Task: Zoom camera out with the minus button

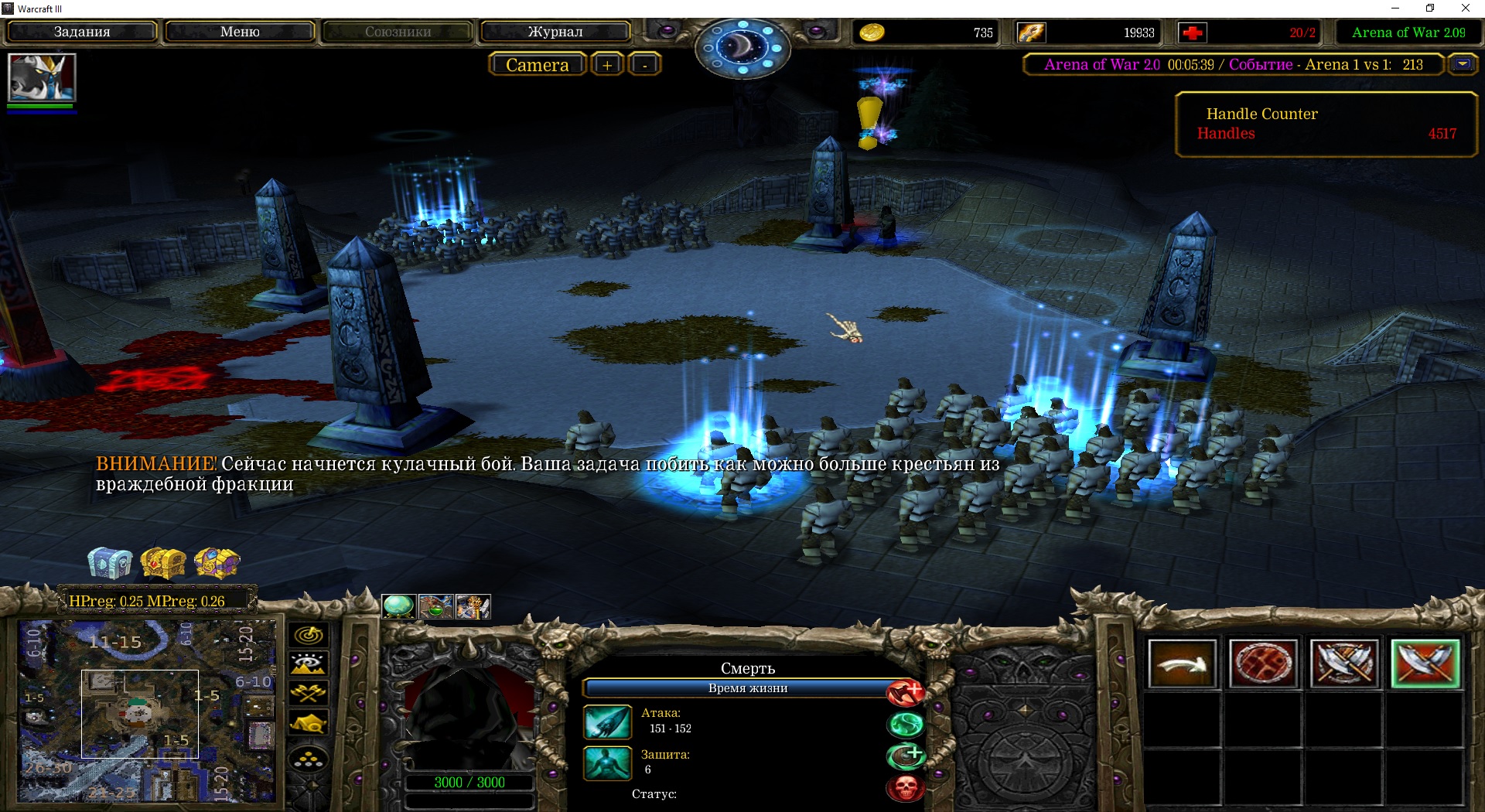Action: coord(644,65)
